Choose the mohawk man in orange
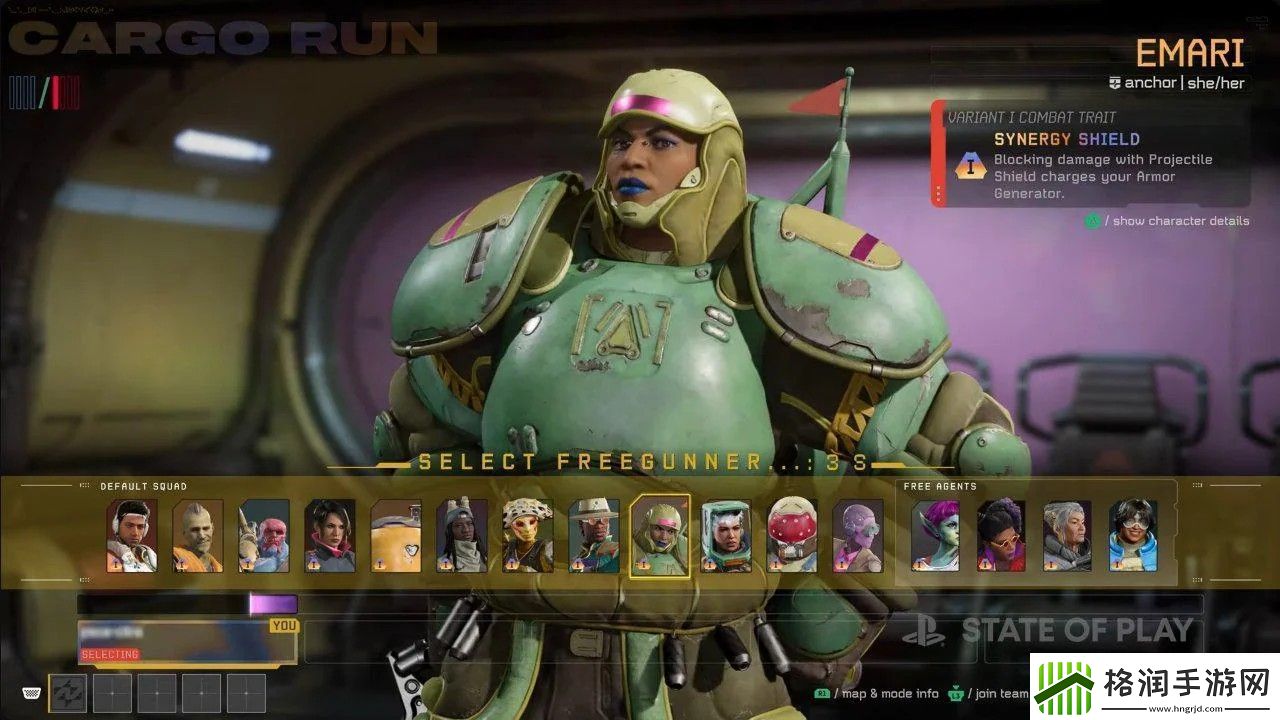 pos(198,536)
